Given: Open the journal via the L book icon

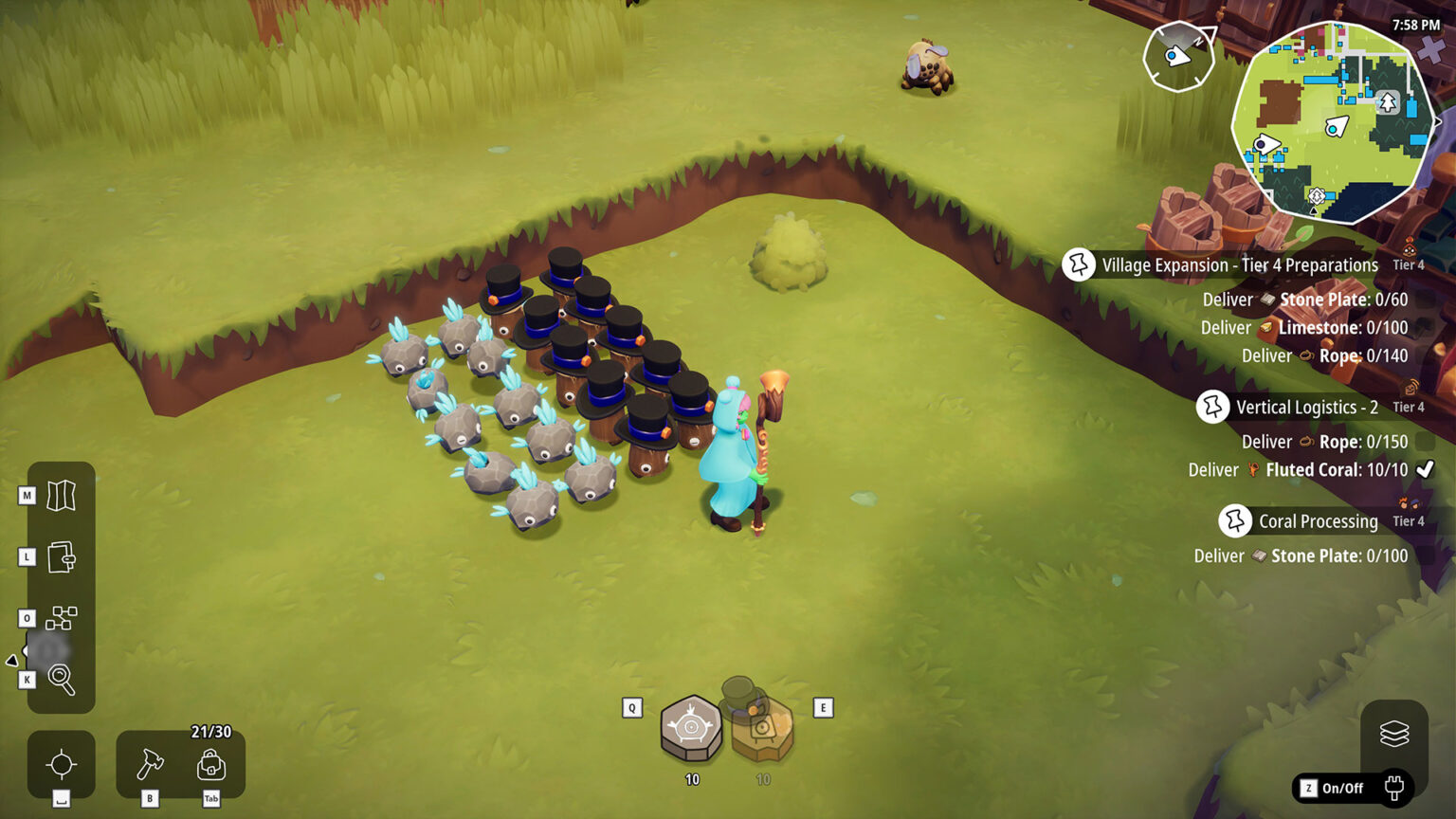Looking at the screenshot, I should click(62, 556).
